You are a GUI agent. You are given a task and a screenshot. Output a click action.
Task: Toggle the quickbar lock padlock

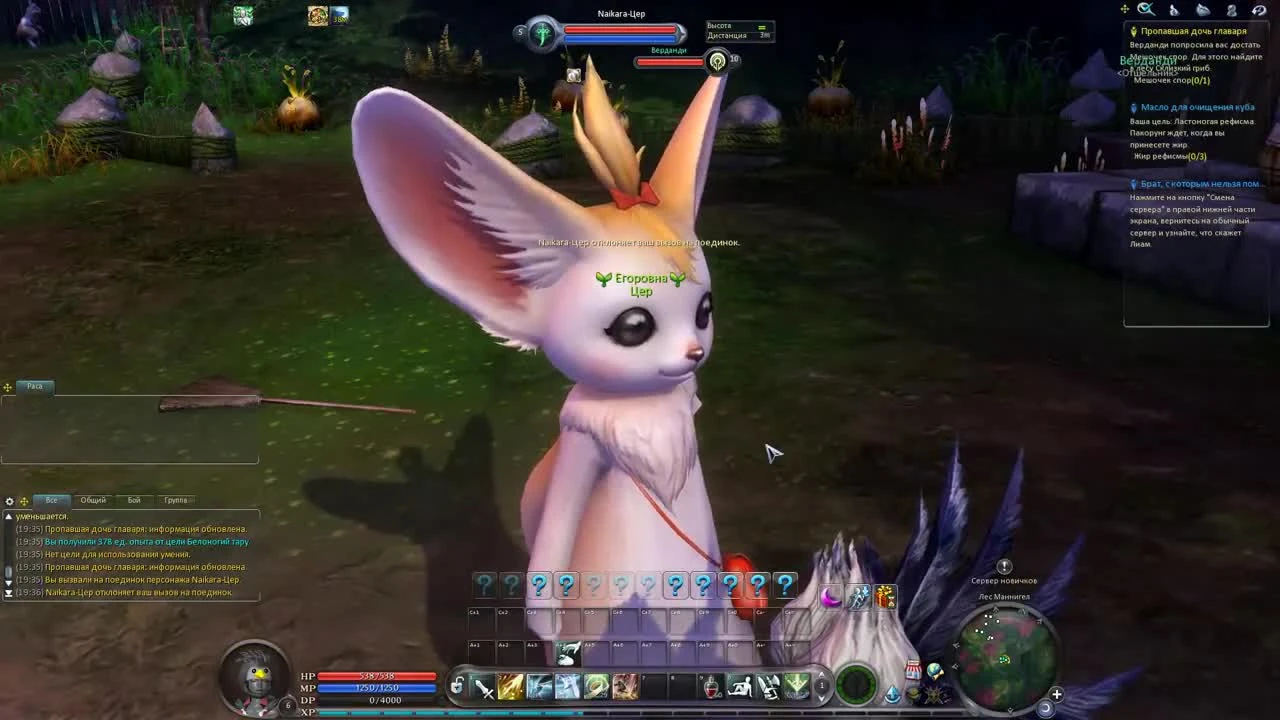[457, 687]
